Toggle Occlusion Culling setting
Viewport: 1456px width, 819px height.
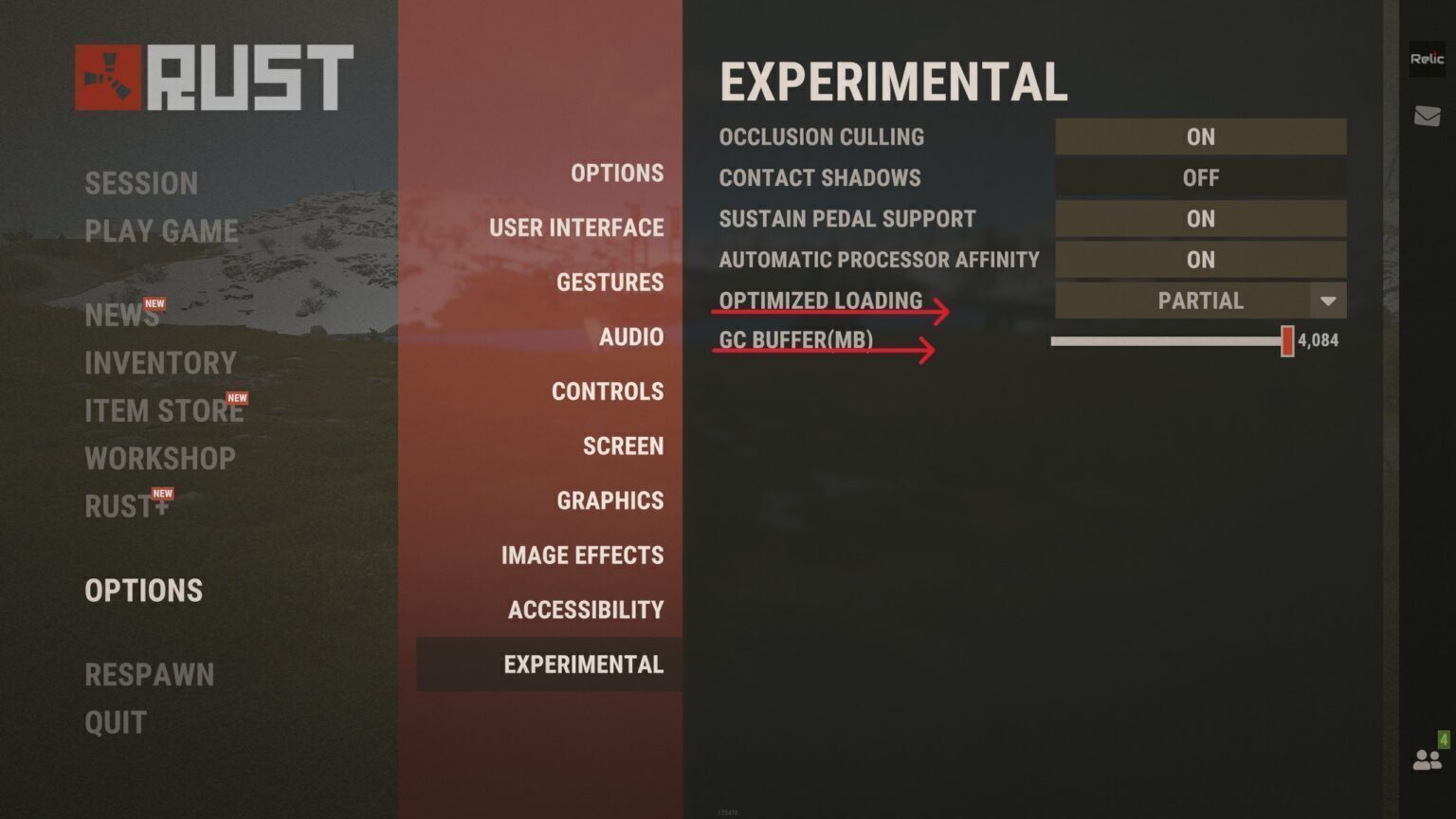coord(1200,136)
